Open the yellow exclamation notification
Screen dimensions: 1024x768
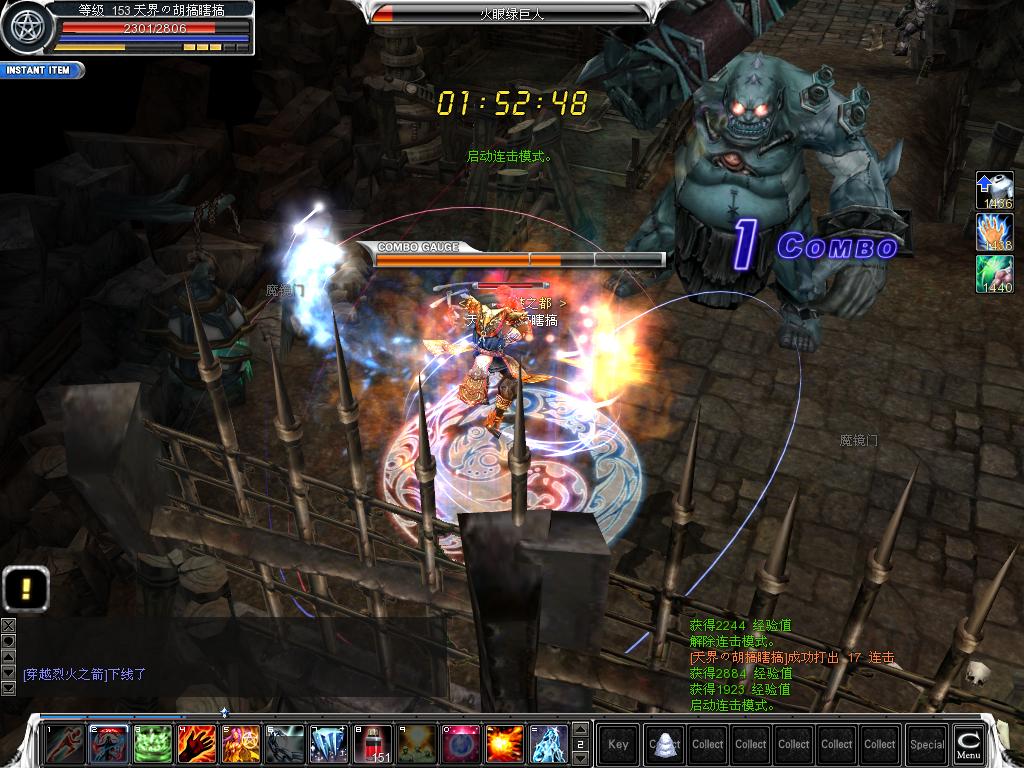26,588
